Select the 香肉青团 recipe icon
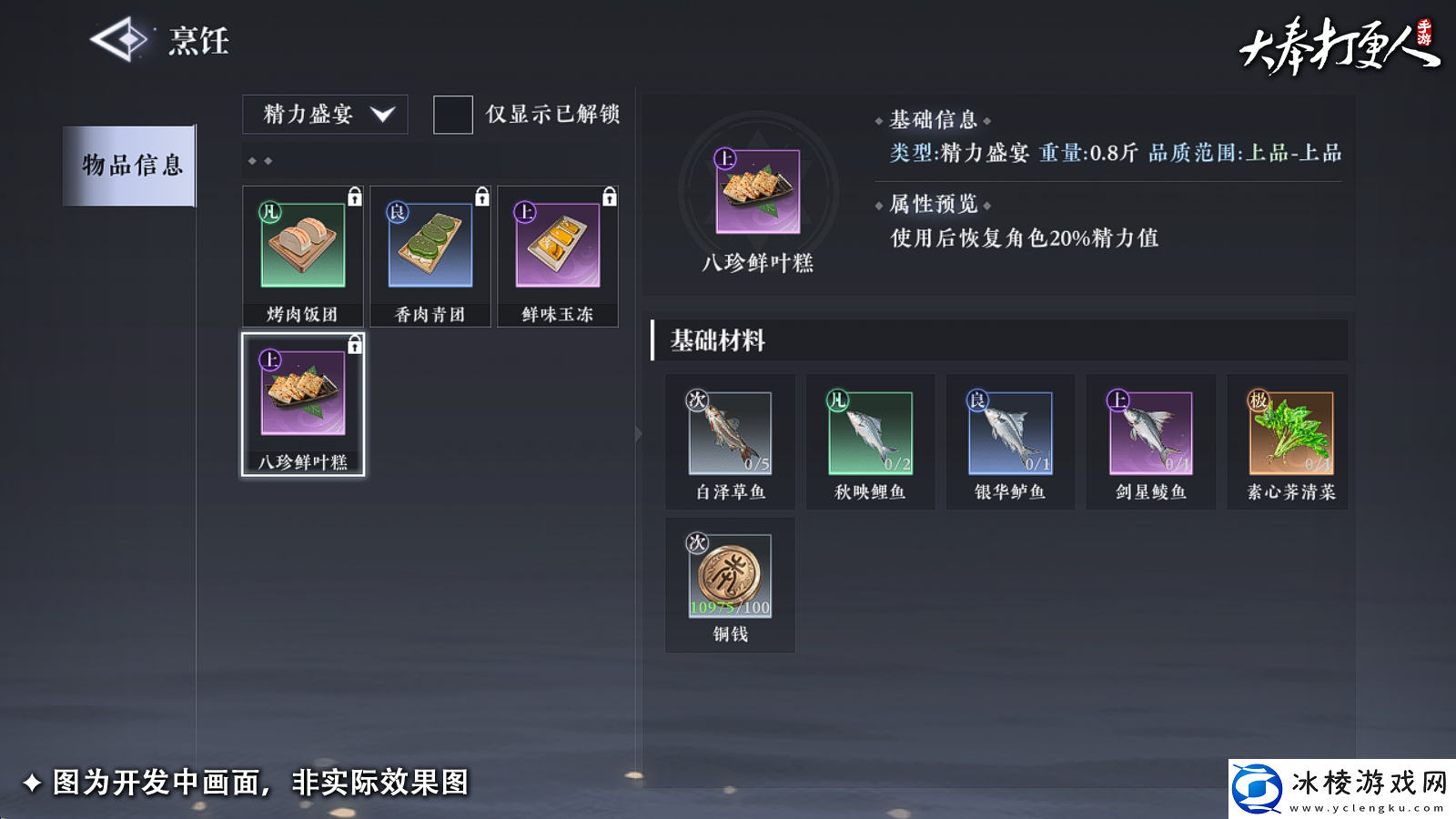Screen dimensions: 1456x819 (430, 246)
